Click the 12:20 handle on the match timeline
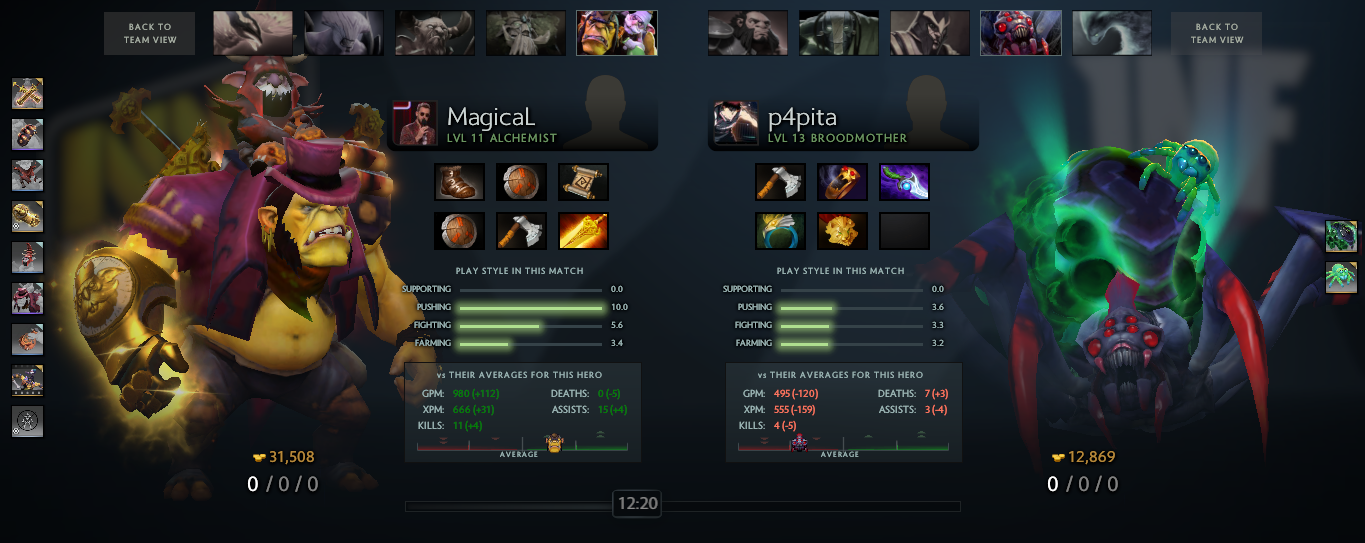The image size is (1365, 543). coord(637,504)
